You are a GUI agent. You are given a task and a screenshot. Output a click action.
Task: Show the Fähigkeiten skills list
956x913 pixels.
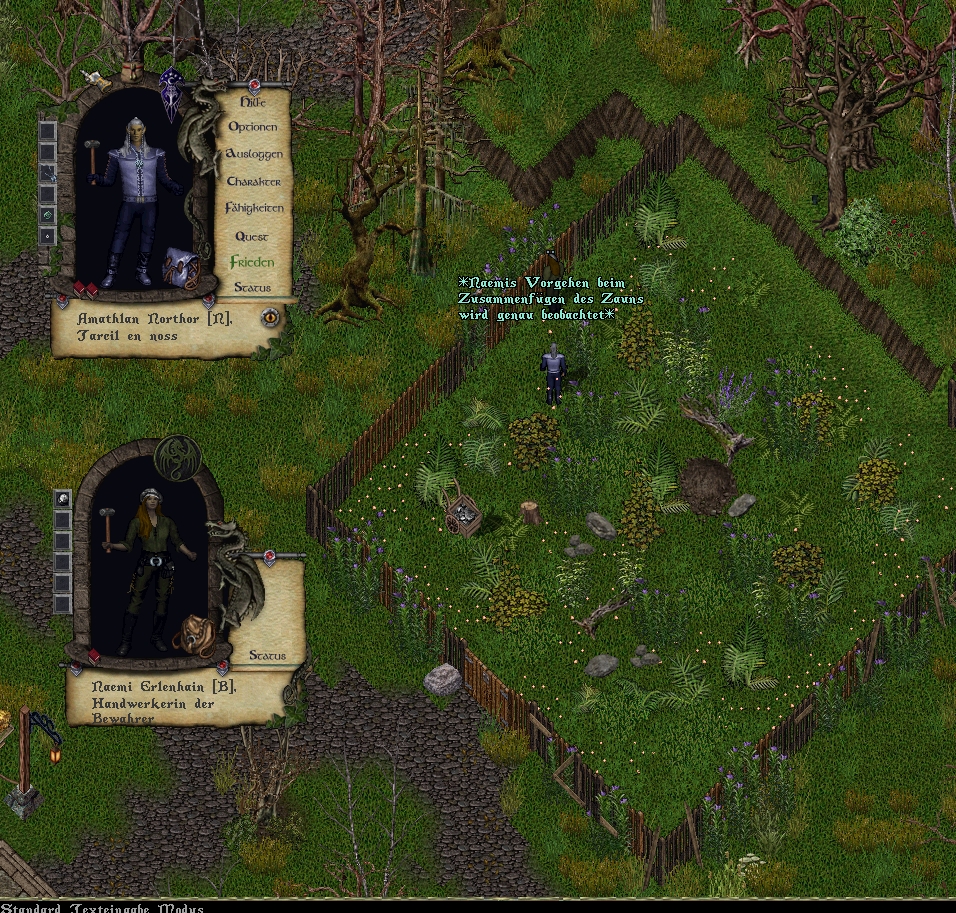tap(254, 208)
